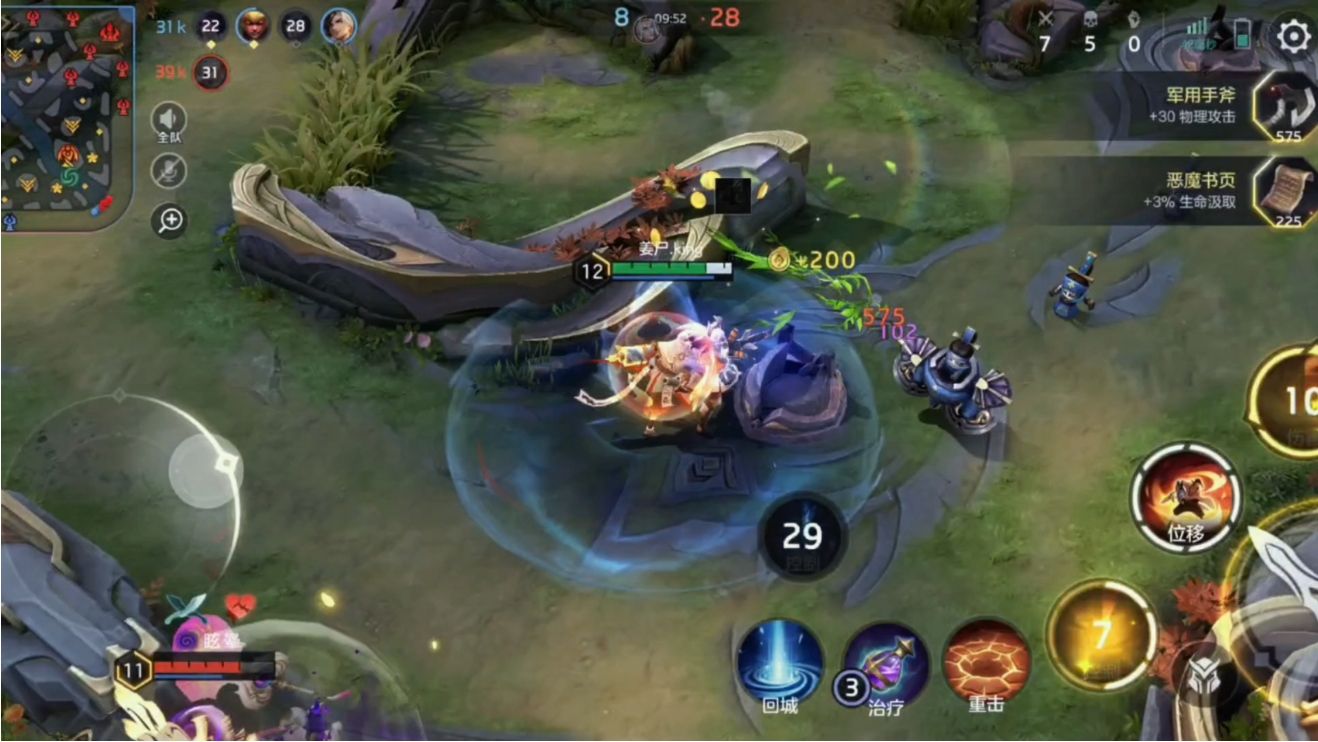Unmute the crossed-out microphone
Image resolution: width=1318 pixels, height=742 pixels.
click(169, 171)
